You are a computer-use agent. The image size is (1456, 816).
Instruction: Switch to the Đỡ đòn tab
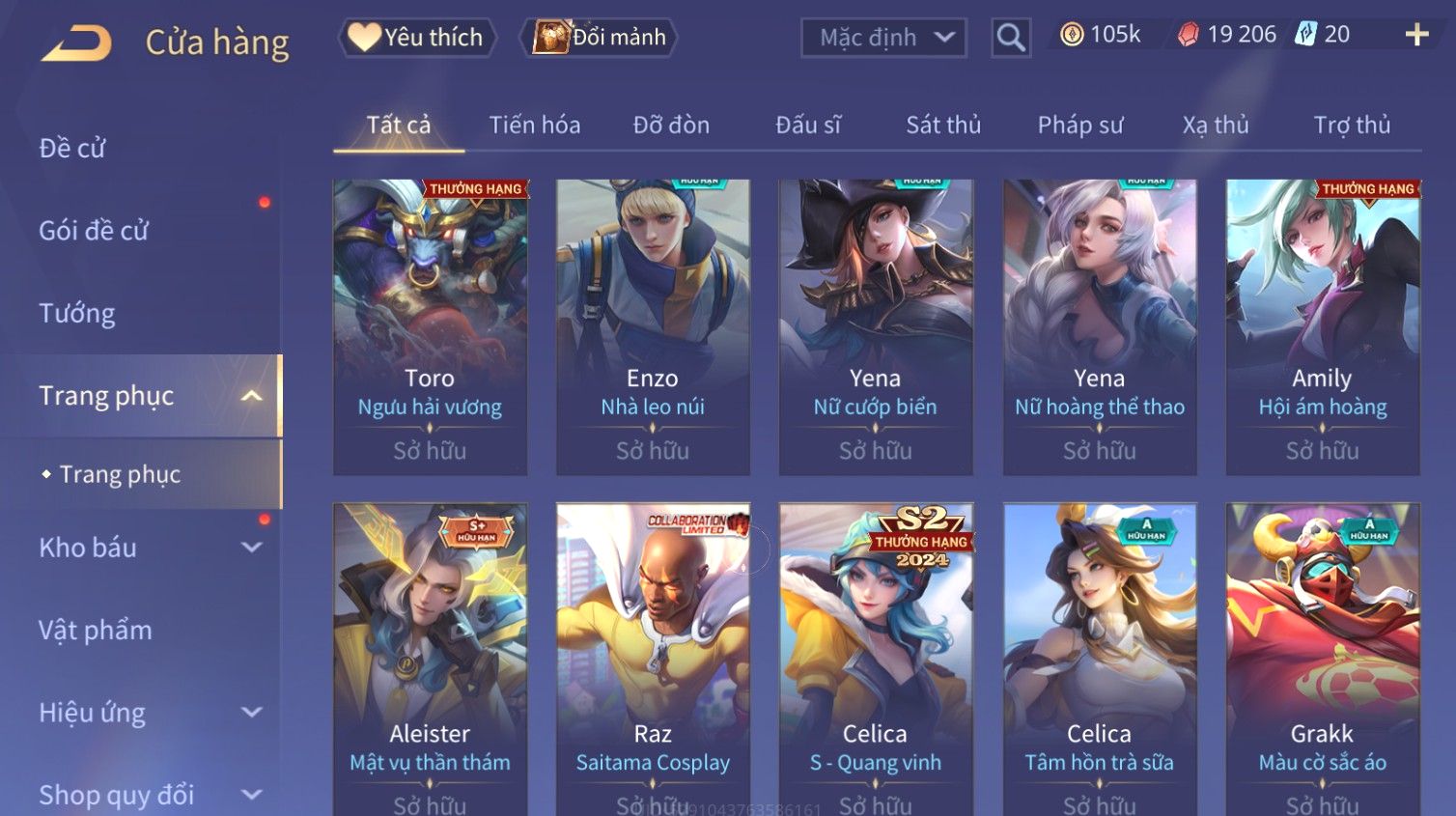click(671, 126)
